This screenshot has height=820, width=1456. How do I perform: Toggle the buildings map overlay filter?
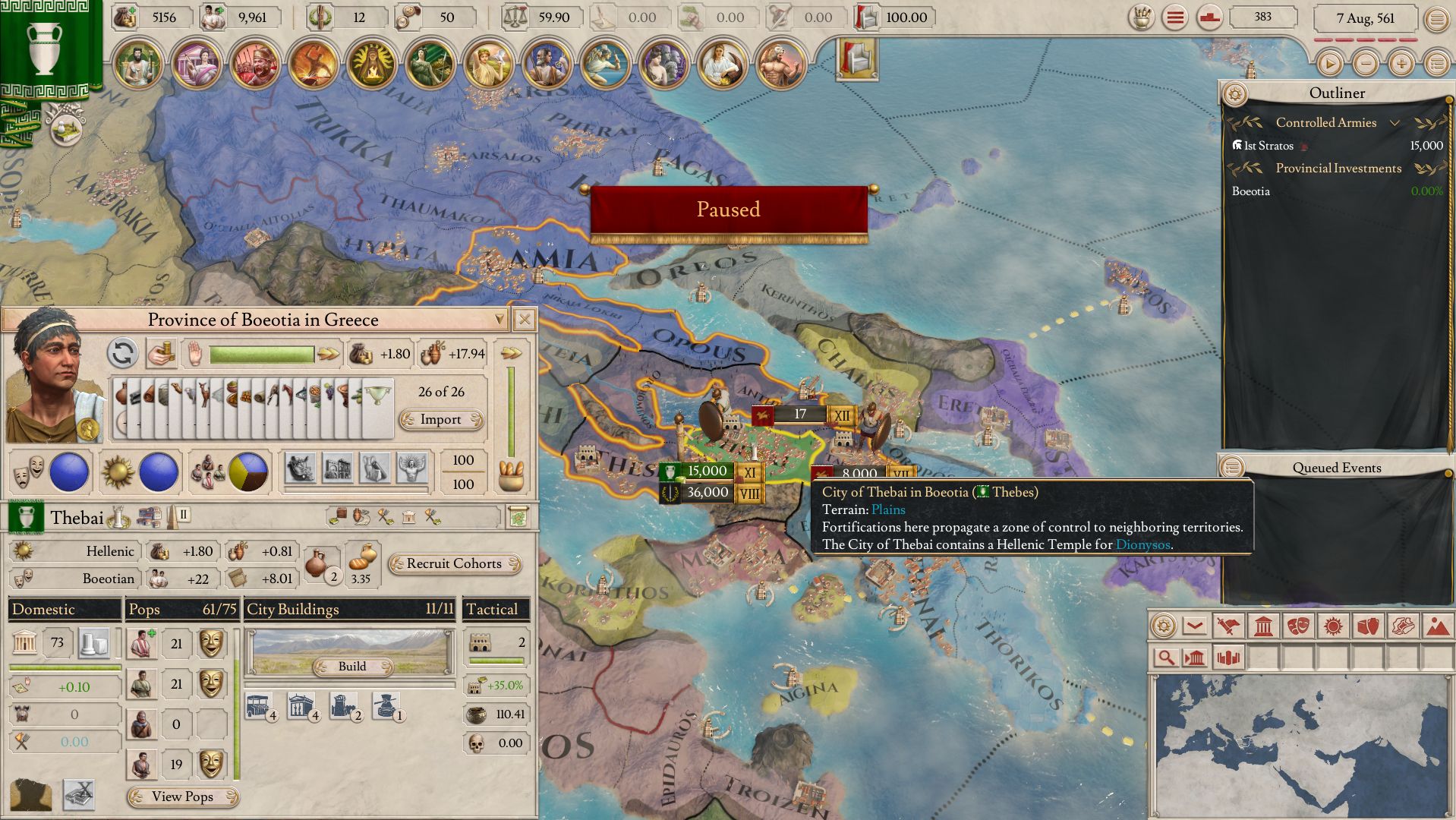click(1194, 658)
